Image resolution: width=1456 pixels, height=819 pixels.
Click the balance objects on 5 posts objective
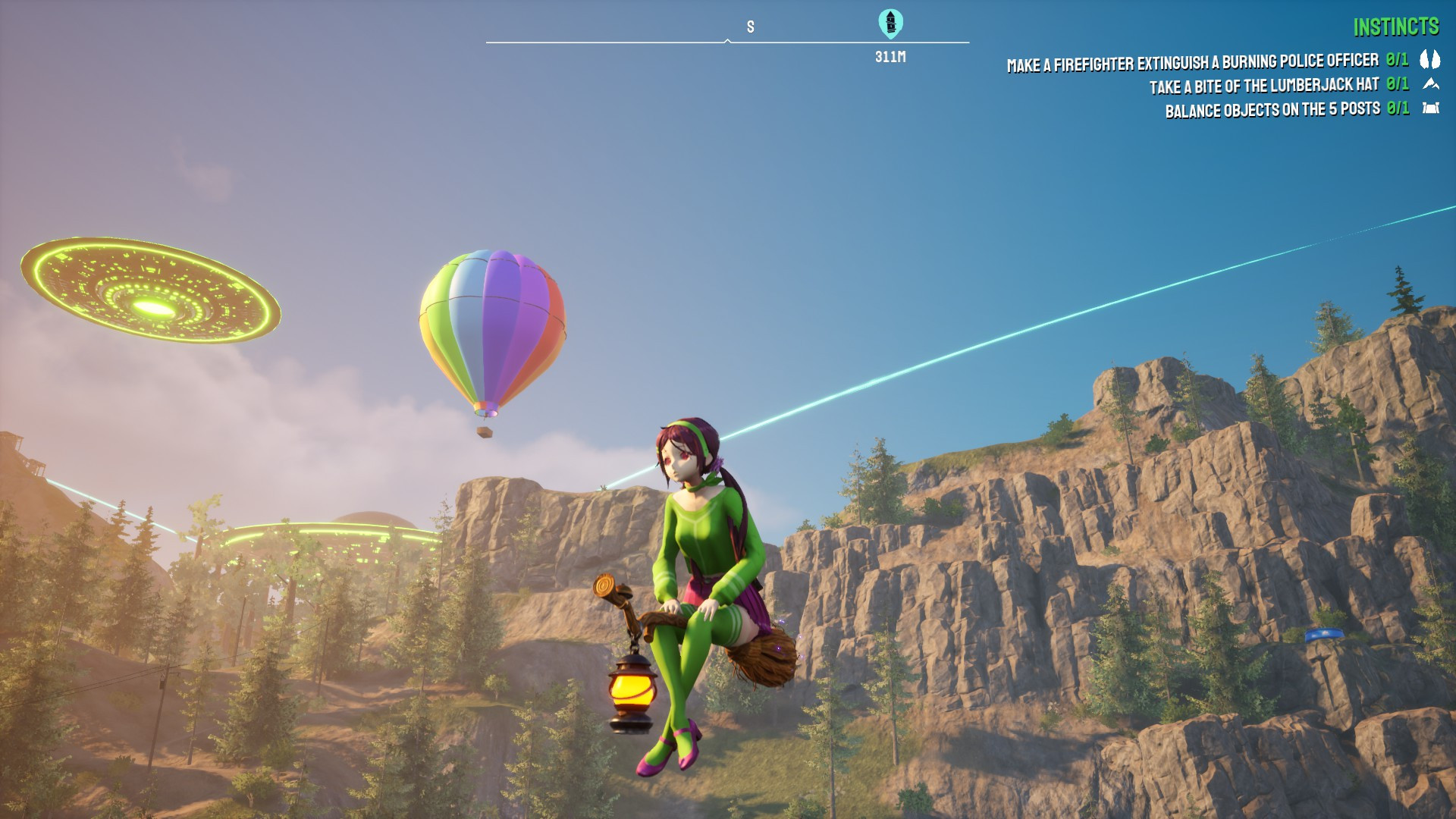pyautogui.click(x=1274, y=108)
